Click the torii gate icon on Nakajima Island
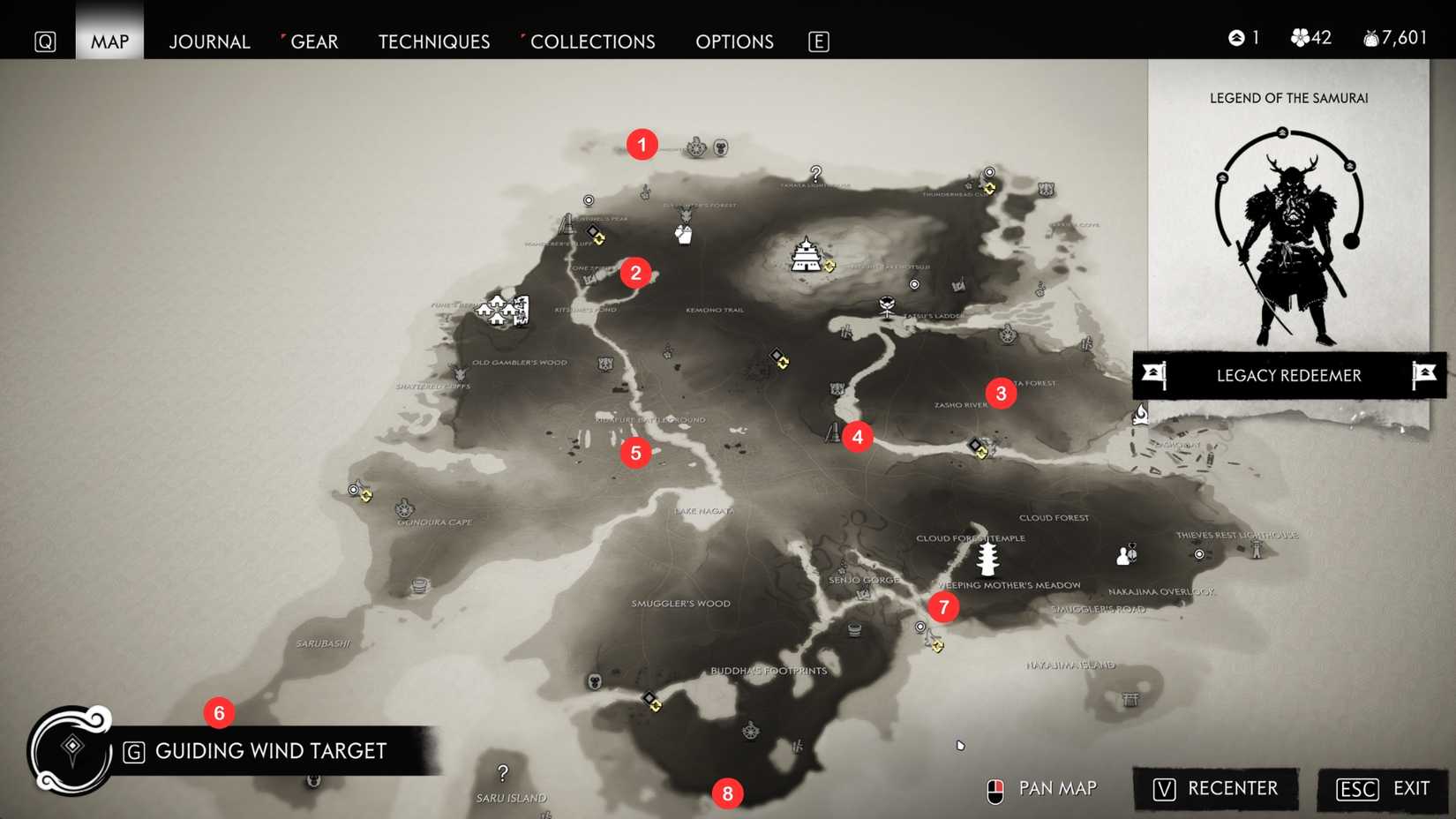Viewport: 1456px width, 819px height. coord(1131,698)
